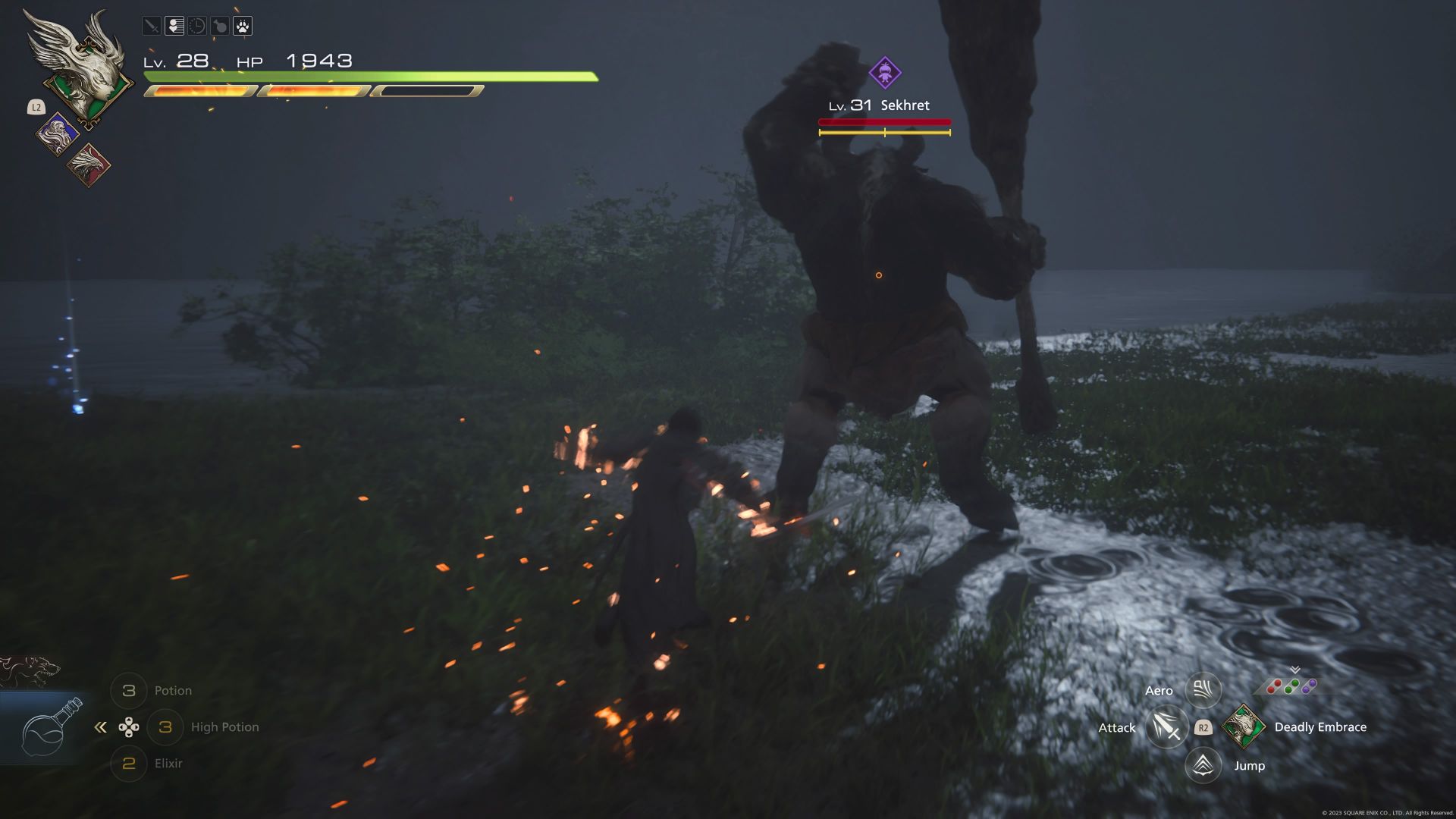
Task: Activate the Jump action icon
Action: tap(1203, 765)
